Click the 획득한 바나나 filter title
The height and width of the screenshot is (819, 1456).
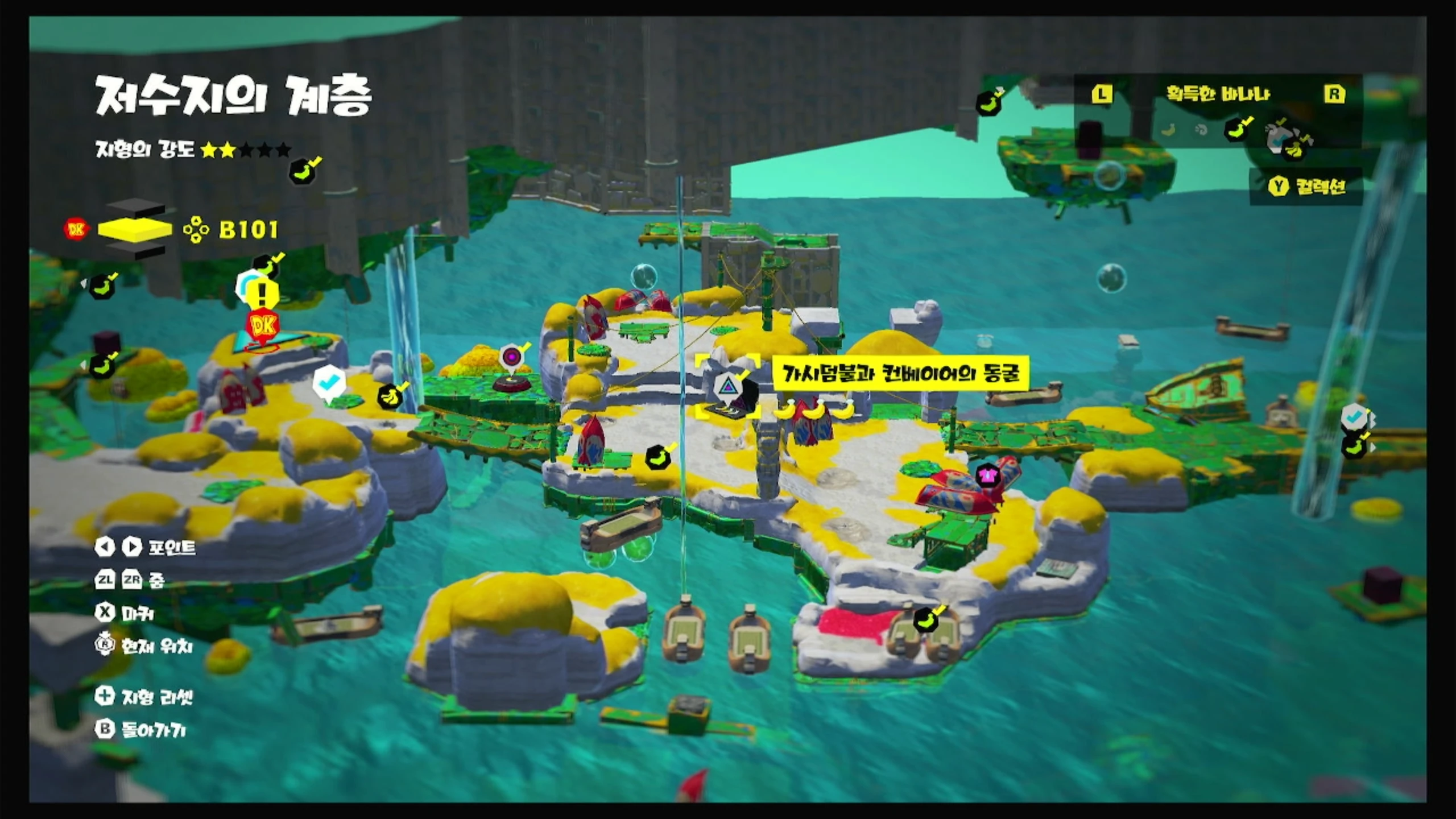[1218, 94]
